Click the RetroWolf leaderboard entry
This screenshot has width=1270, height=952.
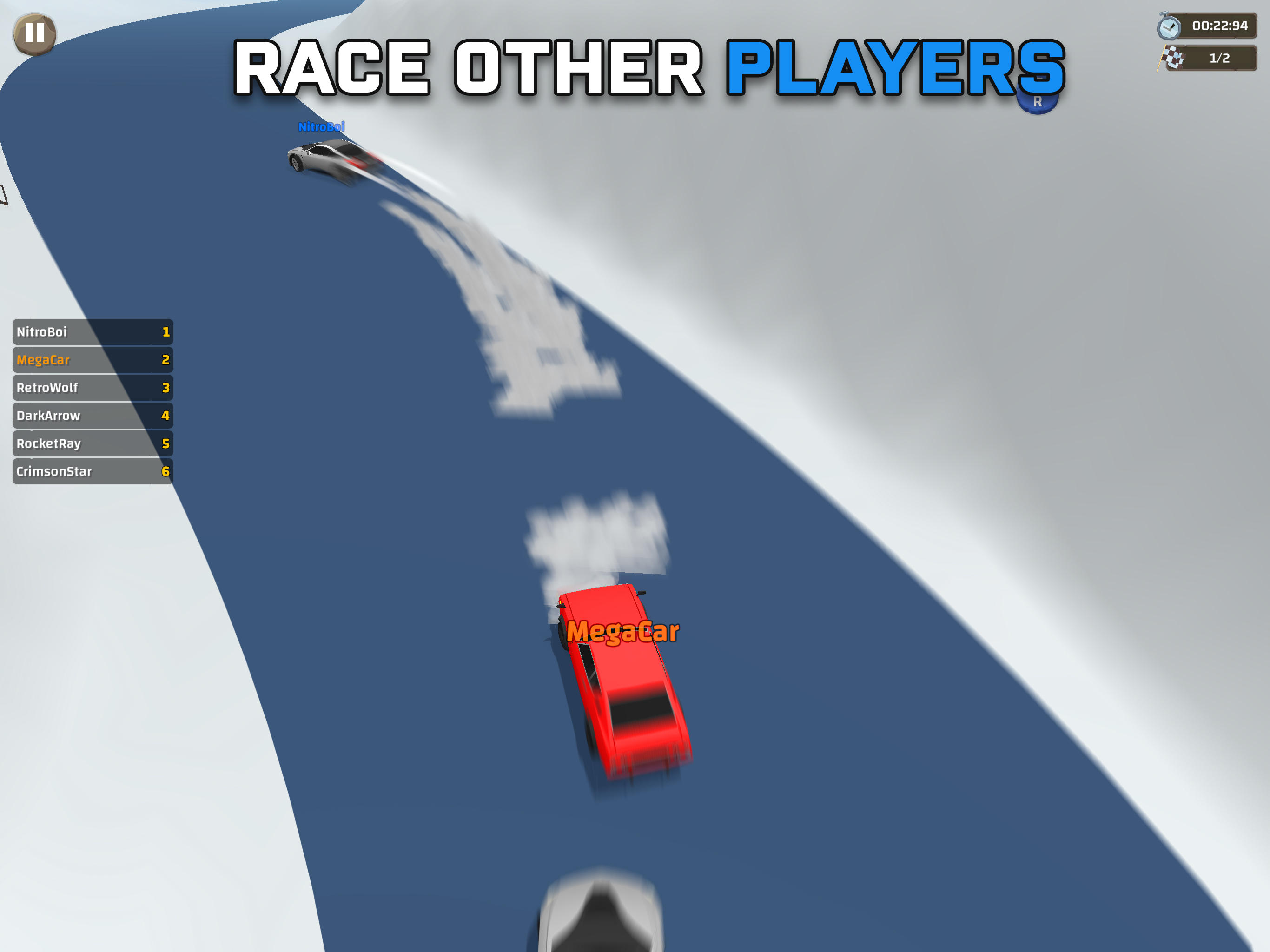pyautogui.click(x=92, y=388)
